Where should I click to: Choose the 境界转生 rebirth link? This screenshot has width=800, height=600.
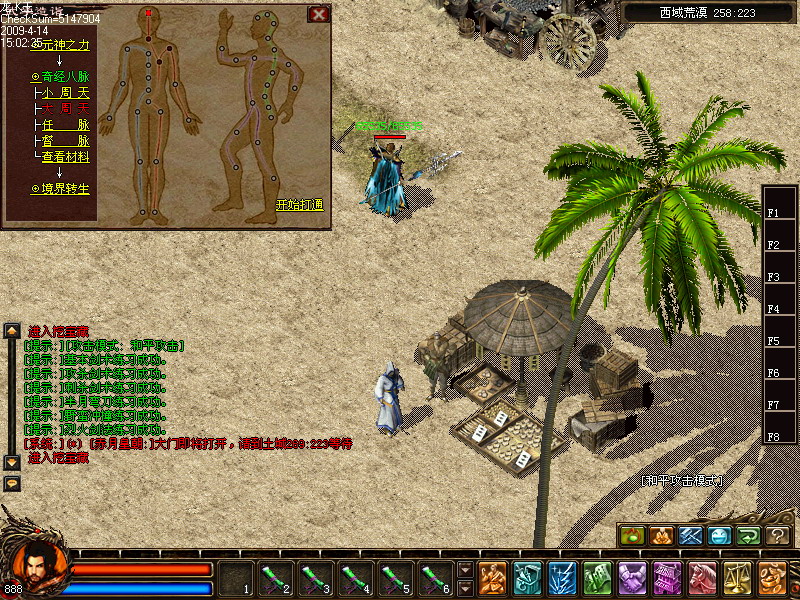click(x=62, y=188)
